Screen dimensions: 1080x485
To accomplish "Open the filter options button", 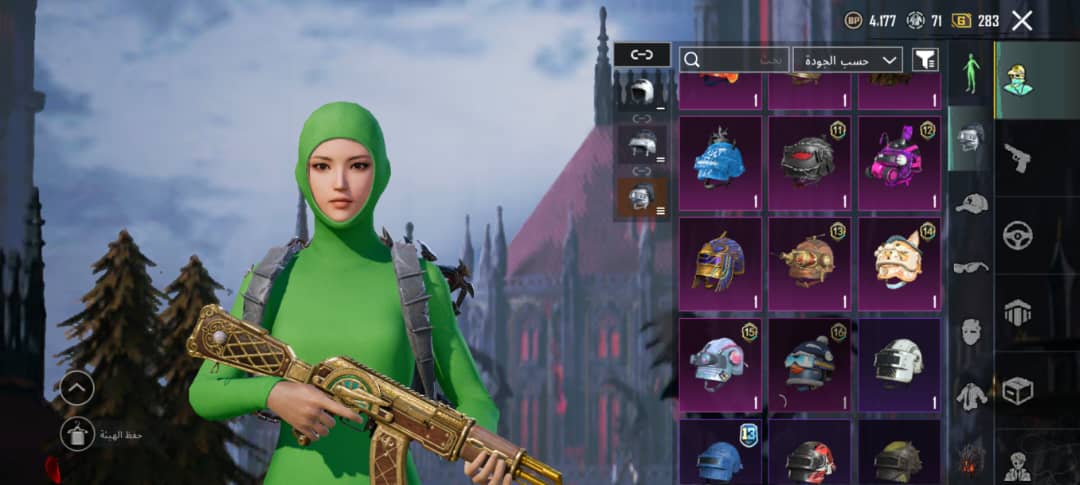I will (x=925, y=60).
